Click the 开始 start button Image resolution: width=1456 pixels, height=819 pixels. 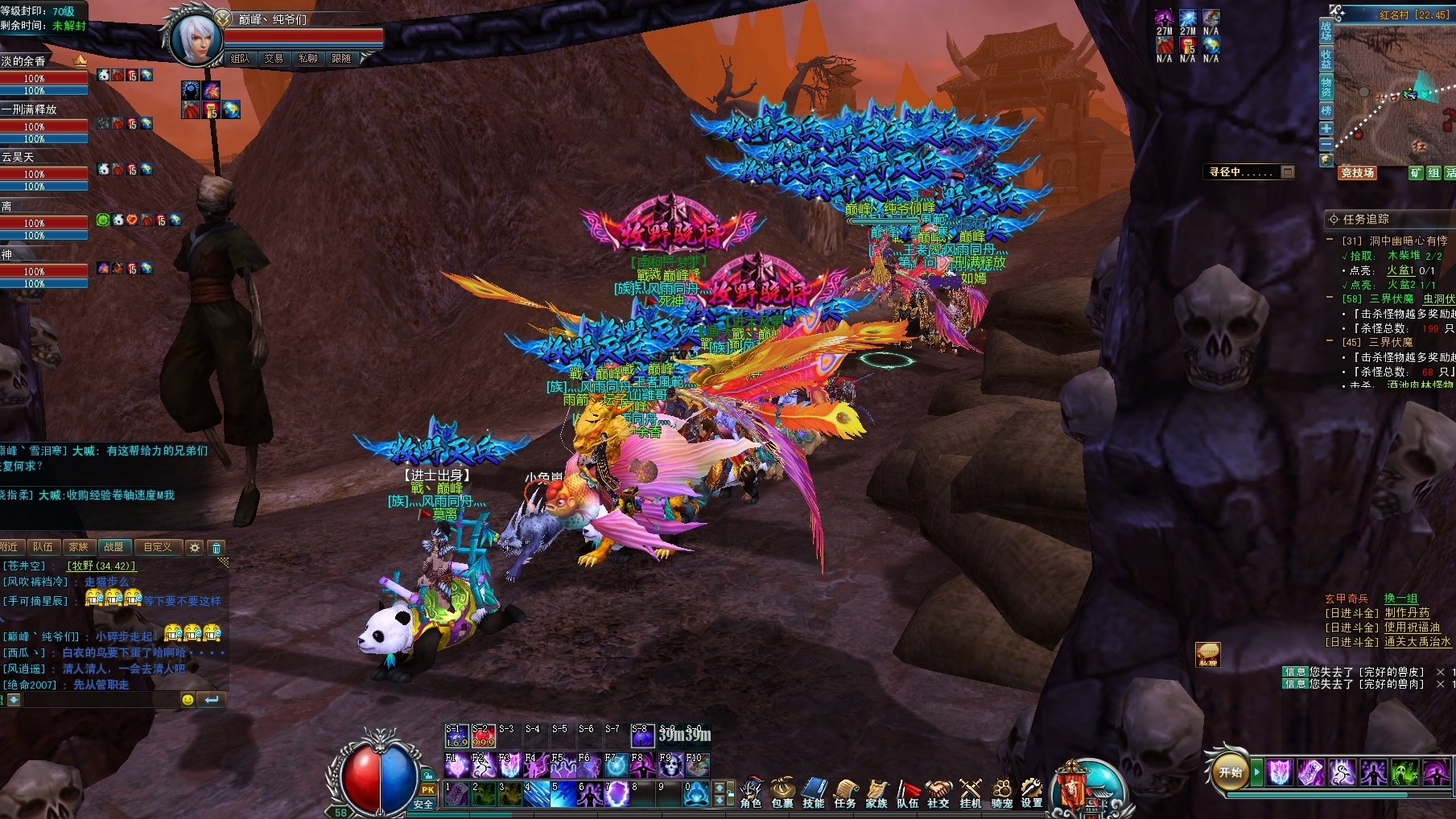1231,772
